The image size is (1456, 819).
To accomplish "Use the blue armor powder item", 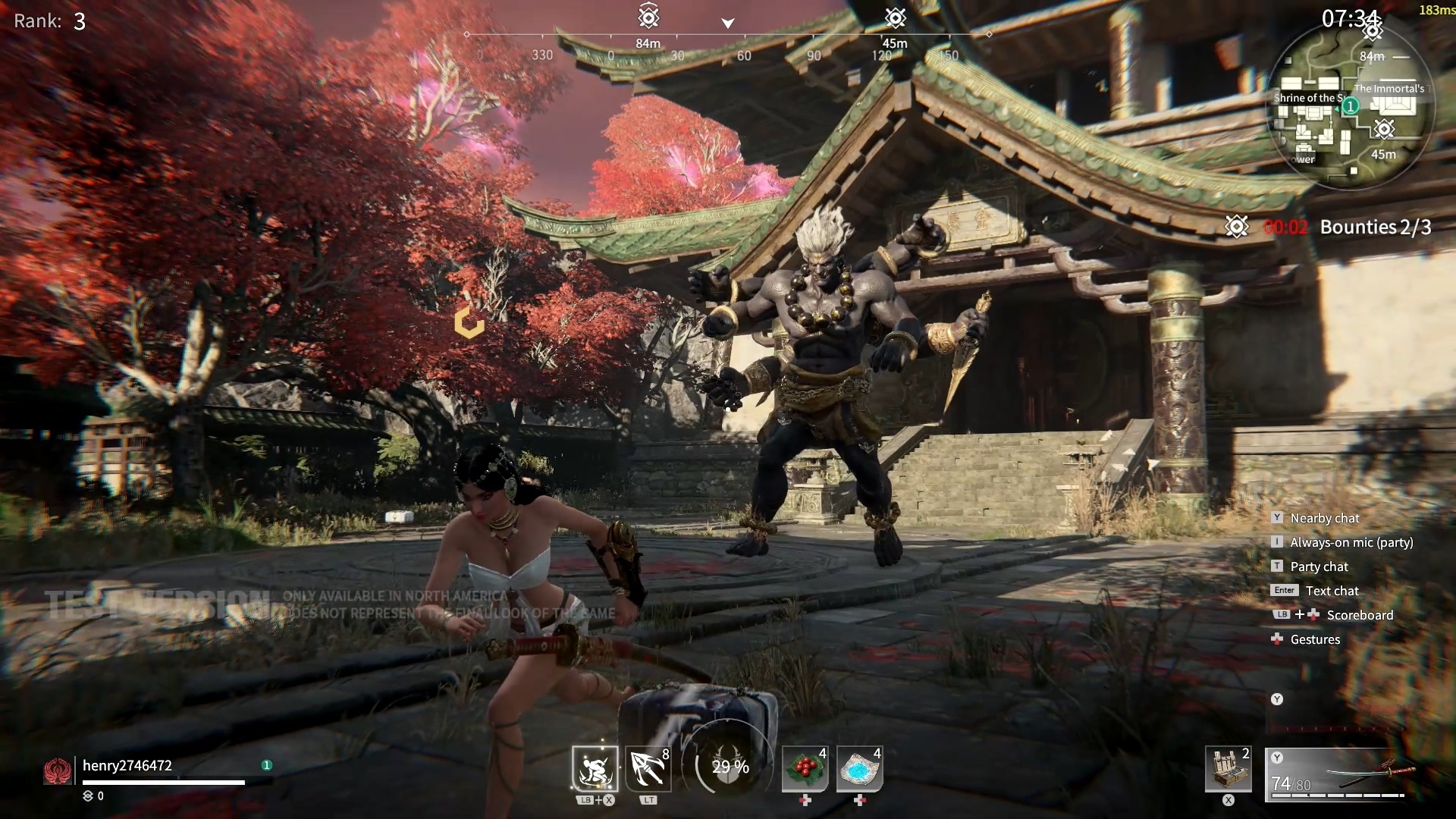I will pos(859,769).
